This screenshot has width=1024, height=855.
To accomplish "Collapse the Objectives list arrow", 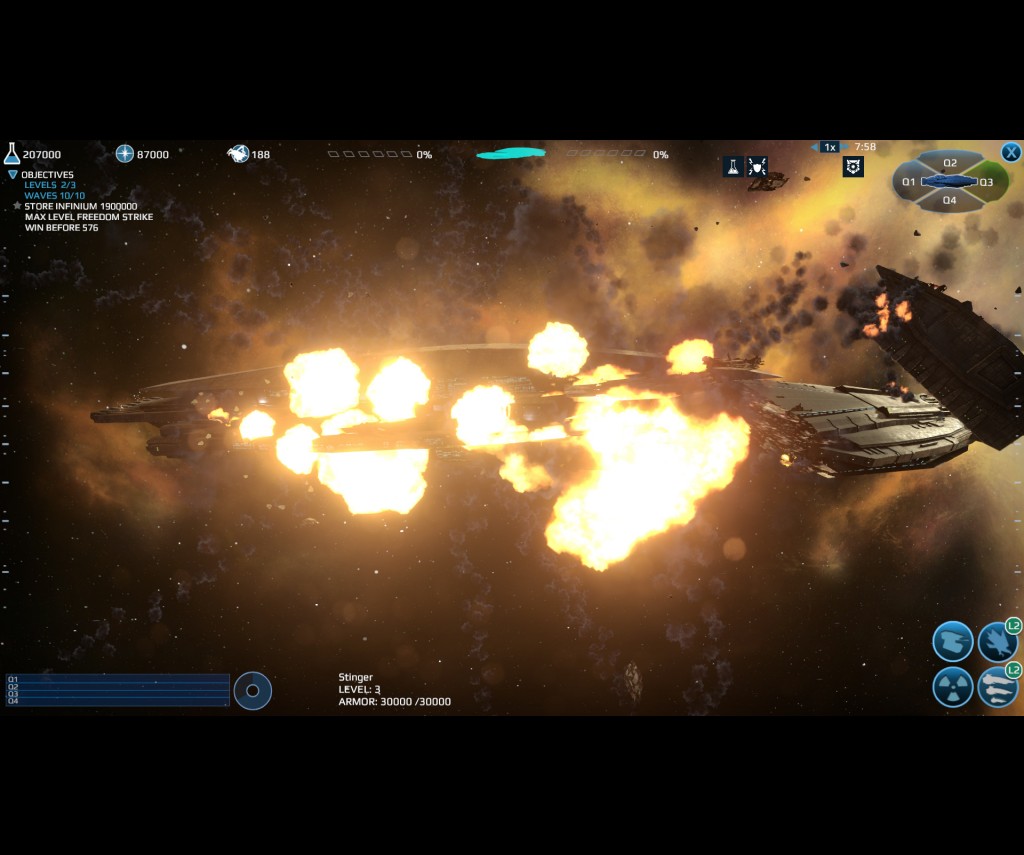I will click(13, 175).
